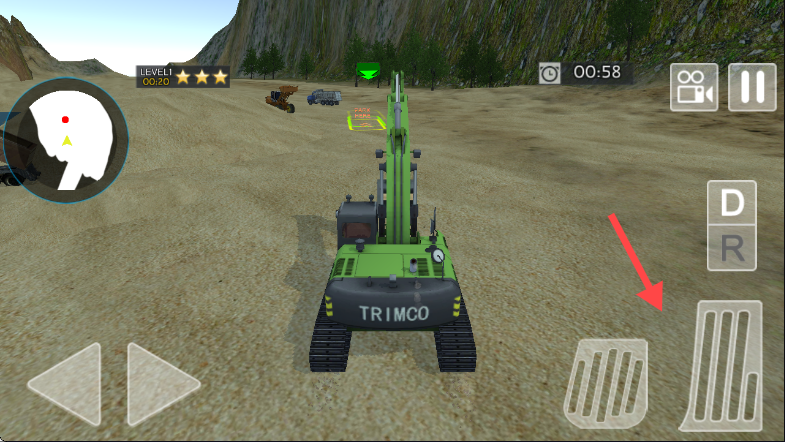The width and height of the screenshot is (785, 442).
Task: Shift into Drive gear
Action: click(732, 203)
